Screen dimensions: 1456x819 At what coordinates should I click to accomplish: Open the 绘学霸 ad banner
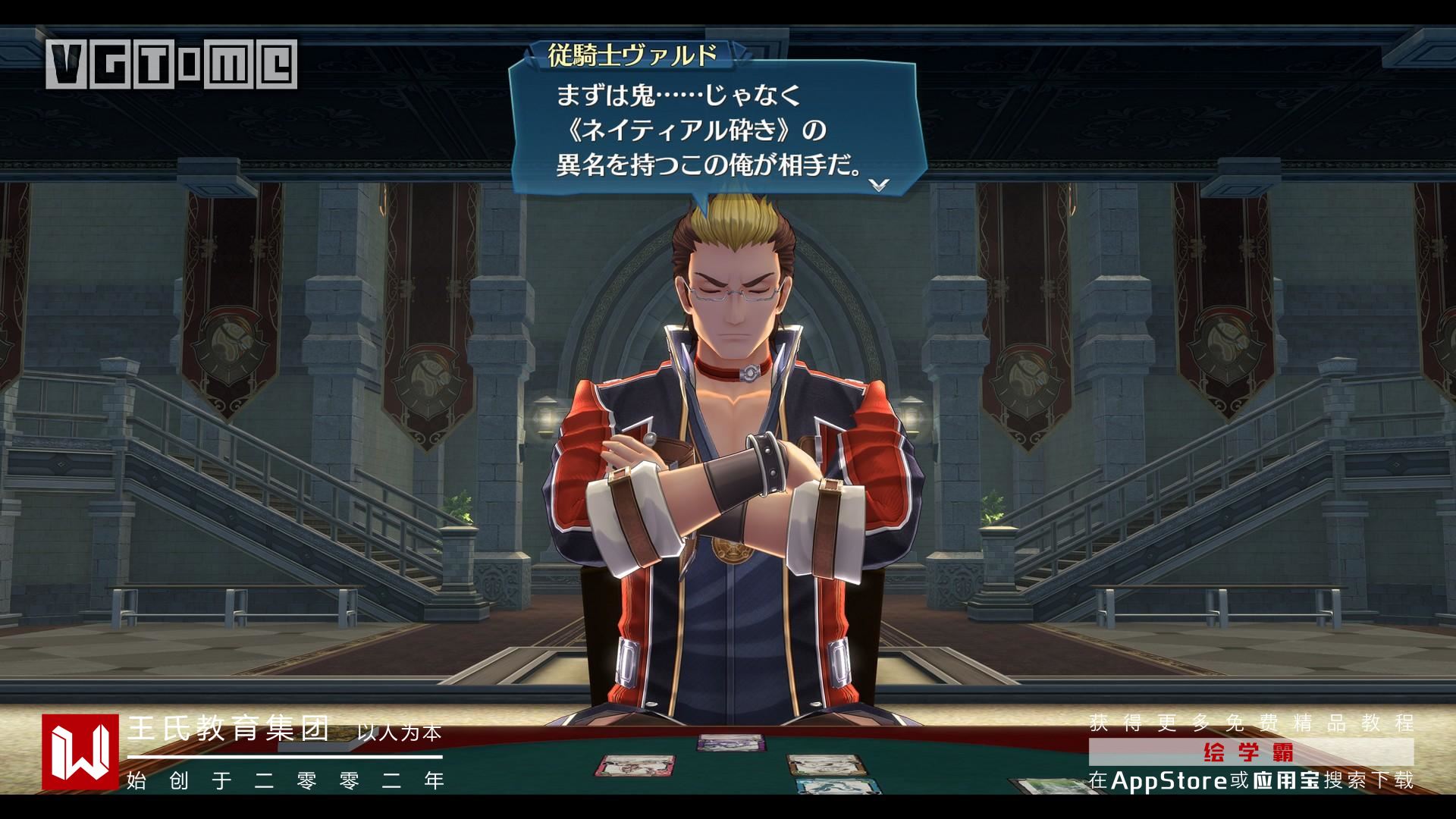pyautogui.click(x=1250, y=752)
